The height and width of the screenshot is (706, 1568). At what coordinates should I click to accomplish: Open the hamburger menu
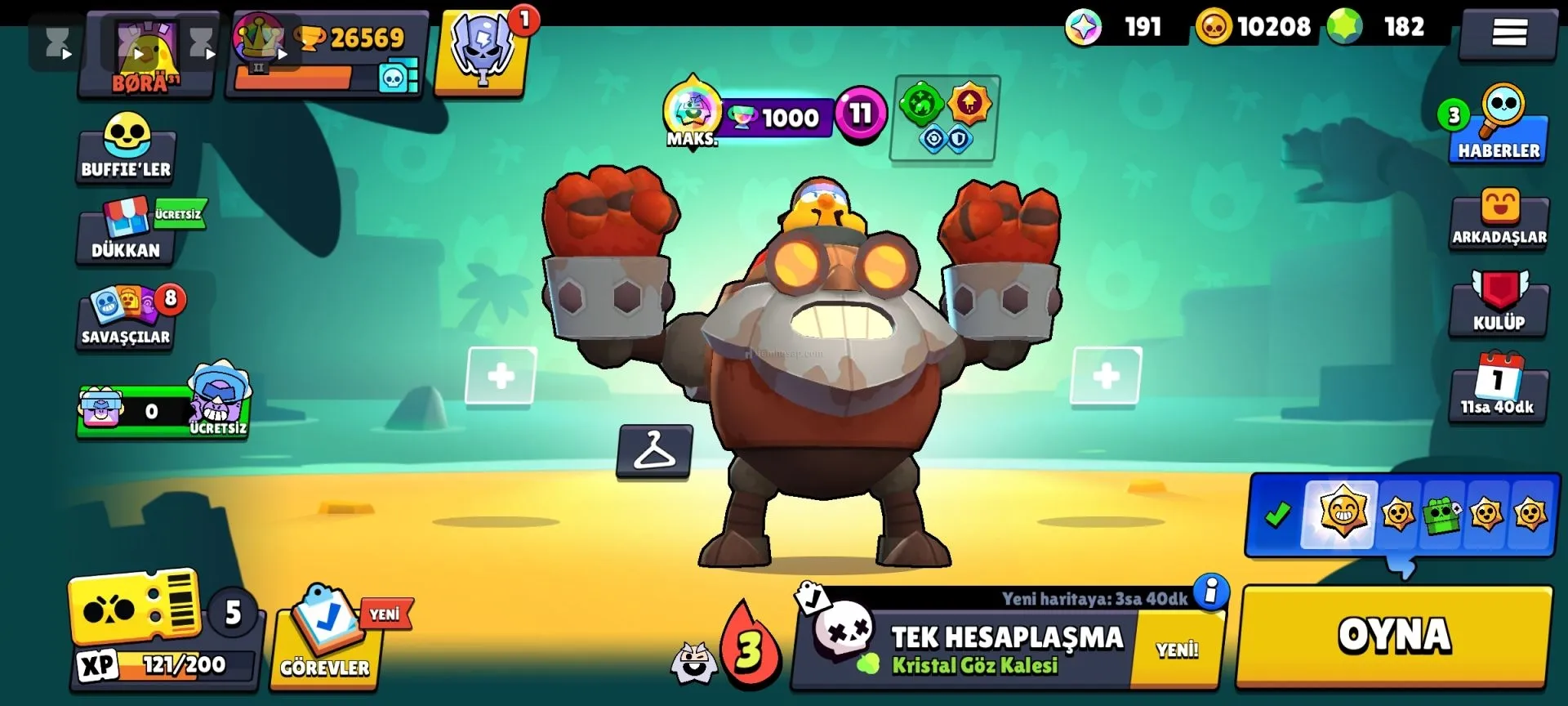coord(1508,33)
